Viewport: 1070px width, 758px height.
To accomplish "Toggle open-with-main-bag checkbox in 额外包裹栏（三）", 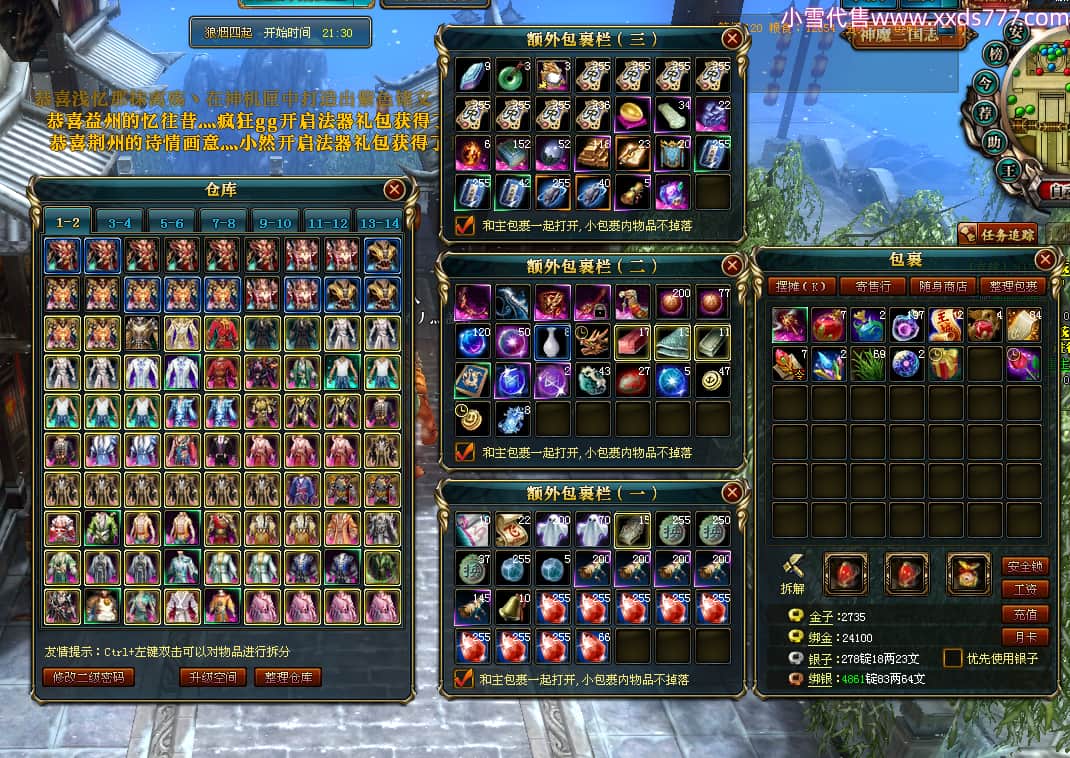I will coord(465,225).
